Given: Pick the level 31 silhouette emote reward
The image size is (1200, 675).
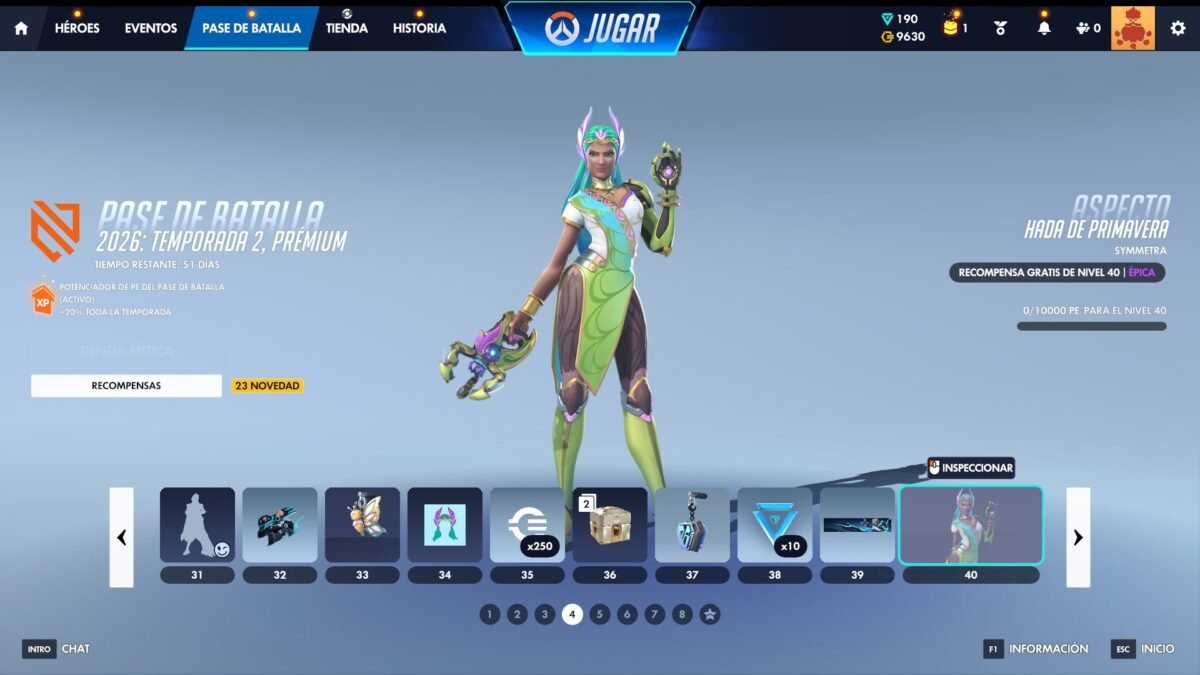Looking at the screenshot, I should [x=197, y=525].
